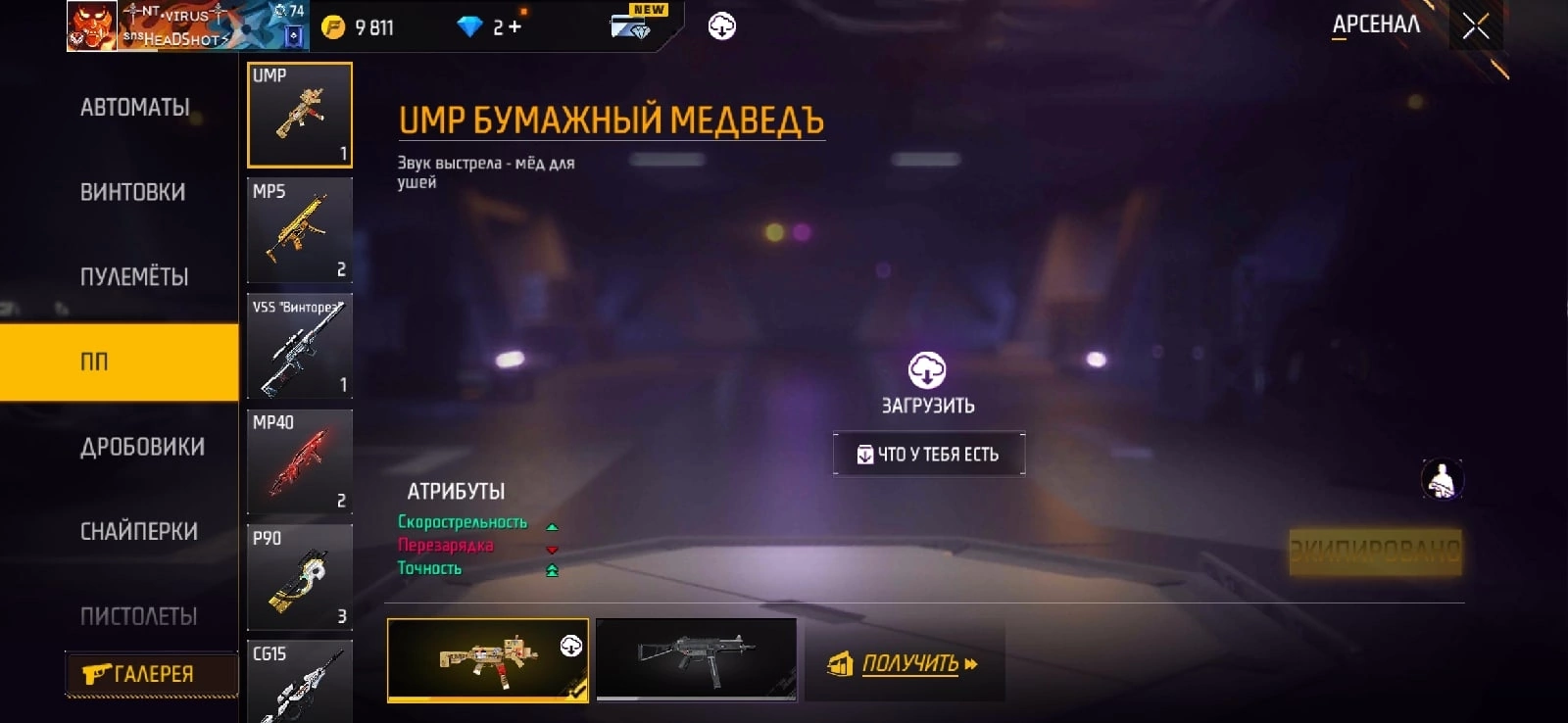This screenshot has height=723, width=1568.
Task: Select the MP40 weapon slot
Action: click(x=300, y=462)
